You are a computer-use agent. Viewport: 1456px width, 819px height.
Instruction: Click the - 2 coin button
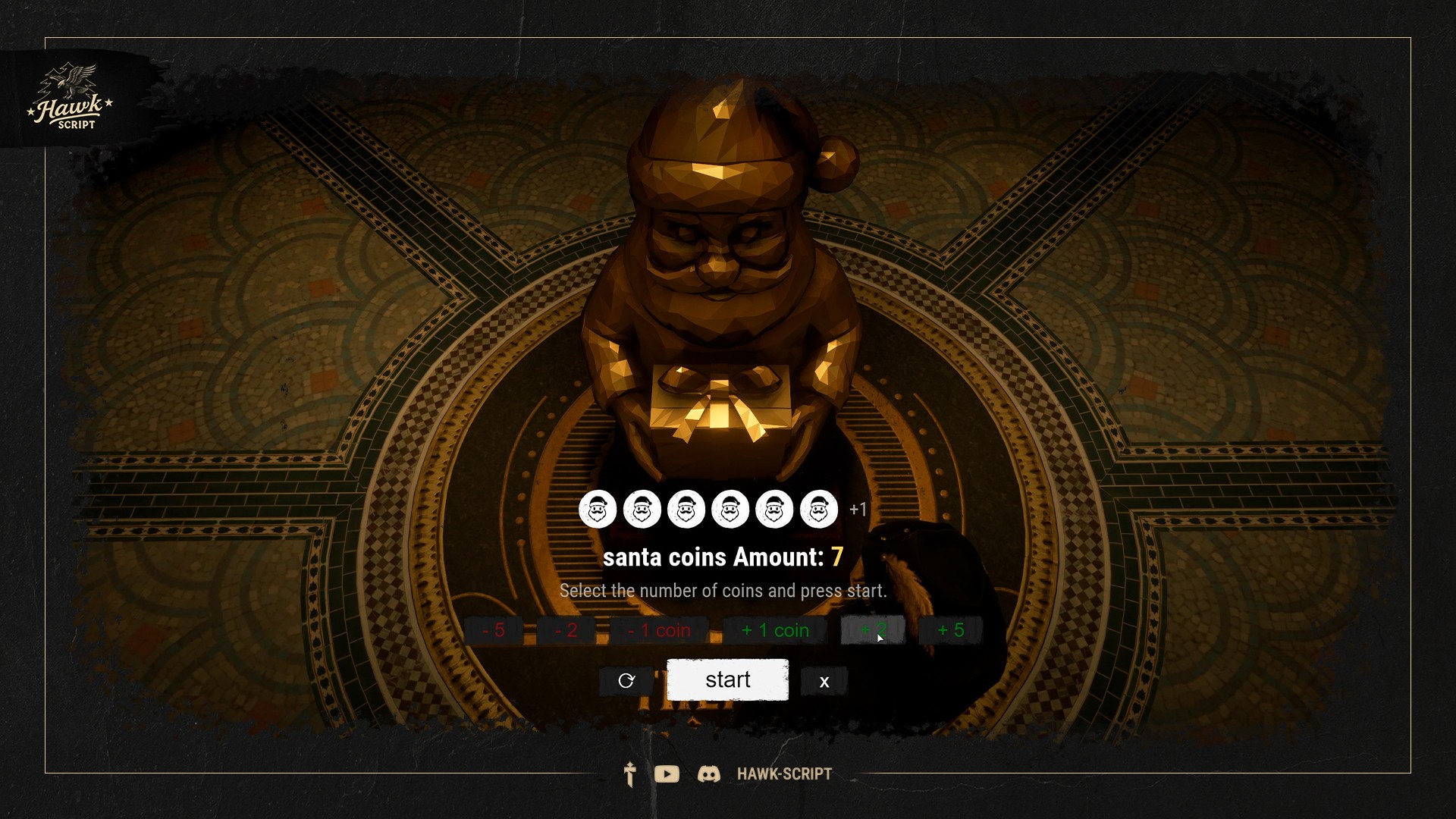(567, 629)
